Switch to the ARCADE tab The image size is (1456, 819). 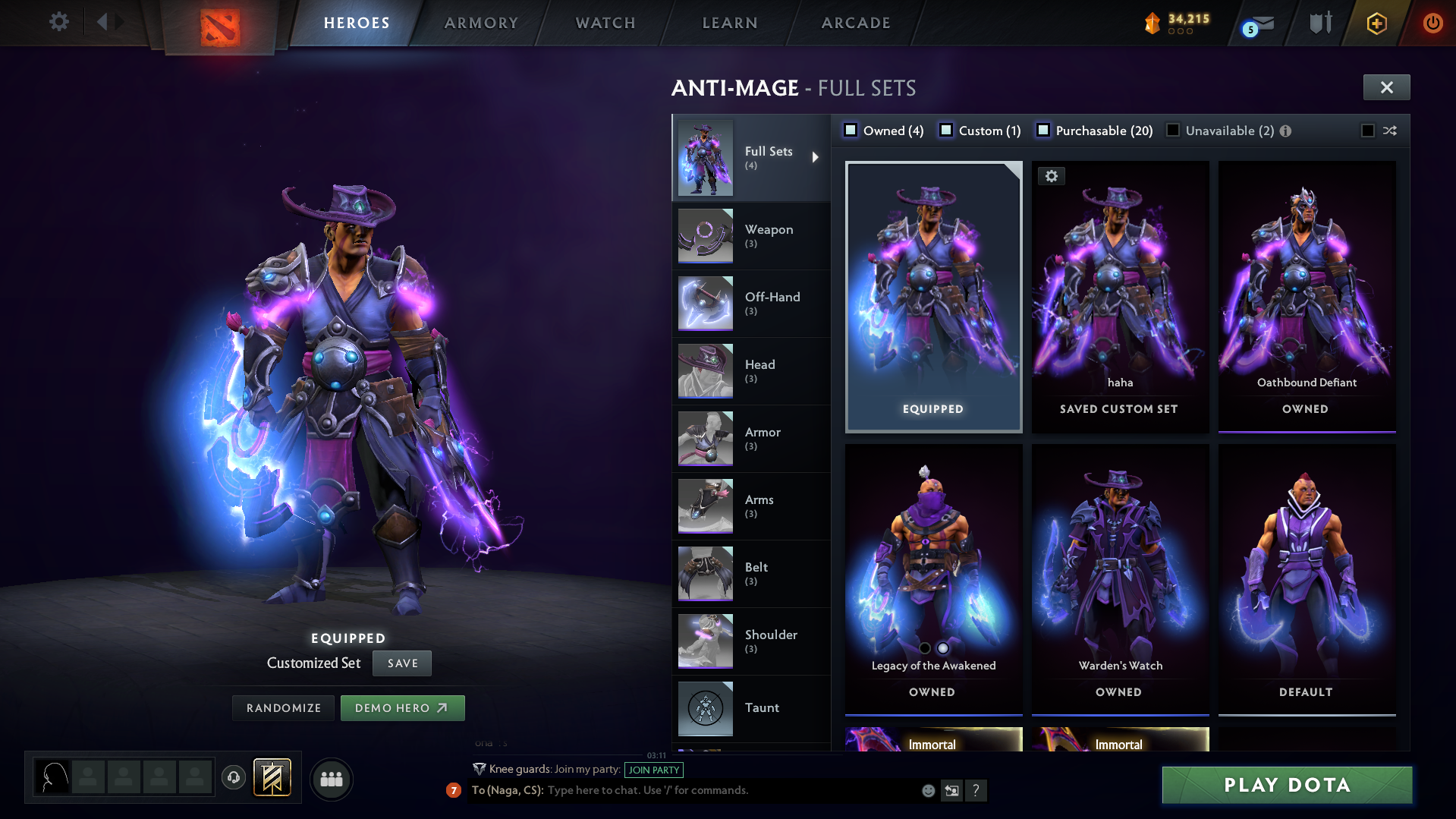pyautogui.click(x=855, y=23)
